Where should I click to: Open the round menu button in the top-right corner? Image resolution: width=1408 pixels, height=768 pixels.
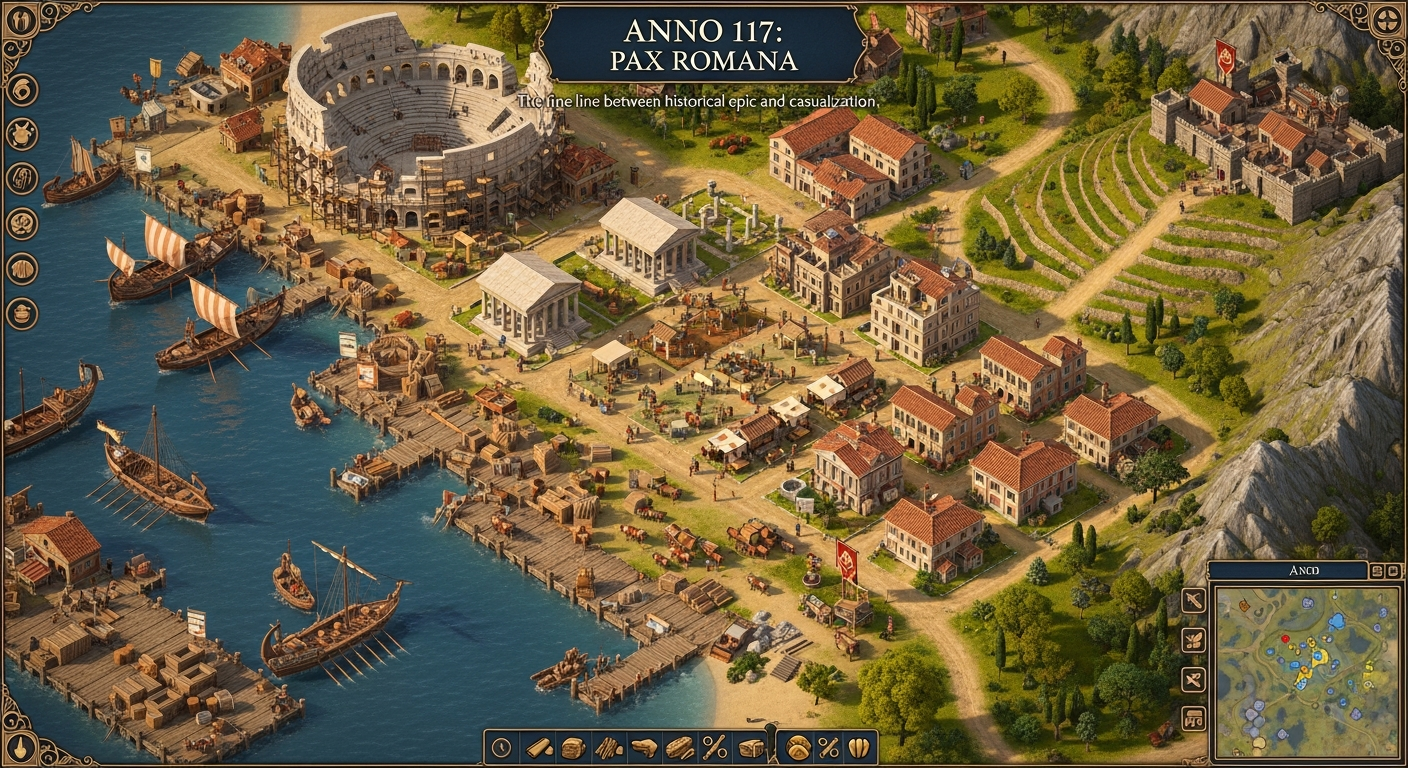(1387, 21)
